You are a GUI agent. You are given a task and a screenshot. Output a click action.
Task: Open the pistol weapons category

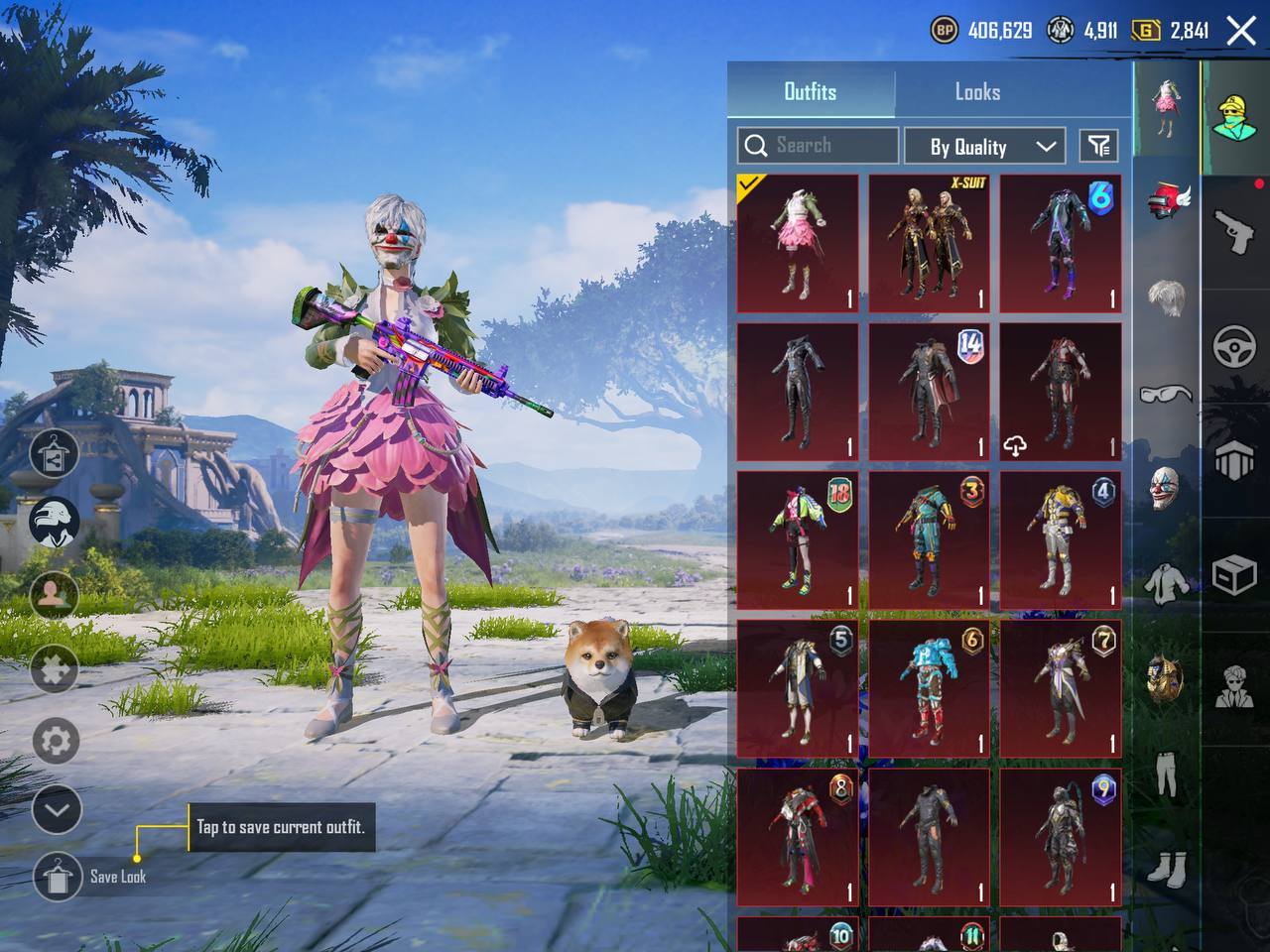(1235, 233)
